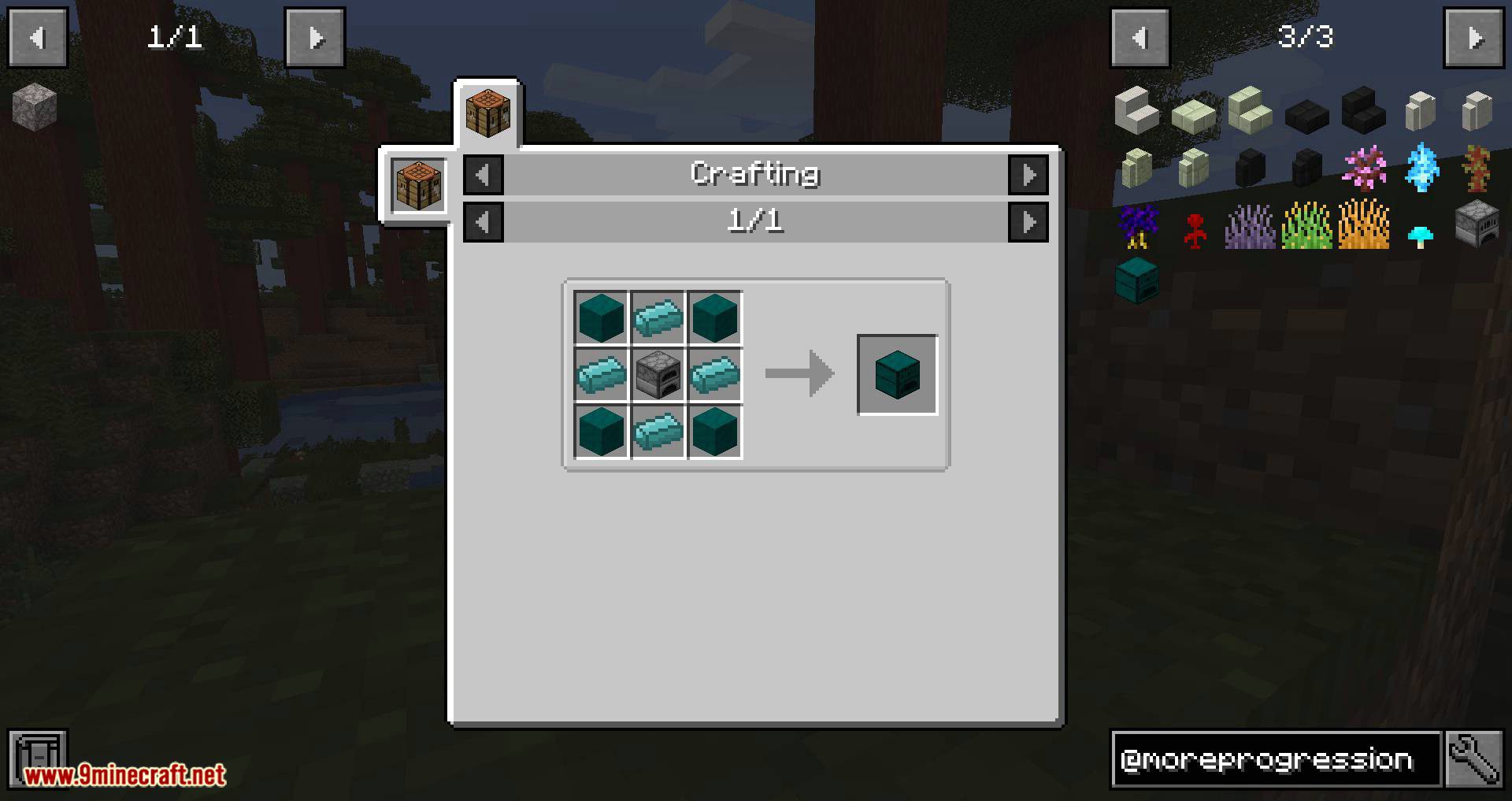Select the crafted teal smoker output item
The image size is (1512, 801).
tap(897, 373)
